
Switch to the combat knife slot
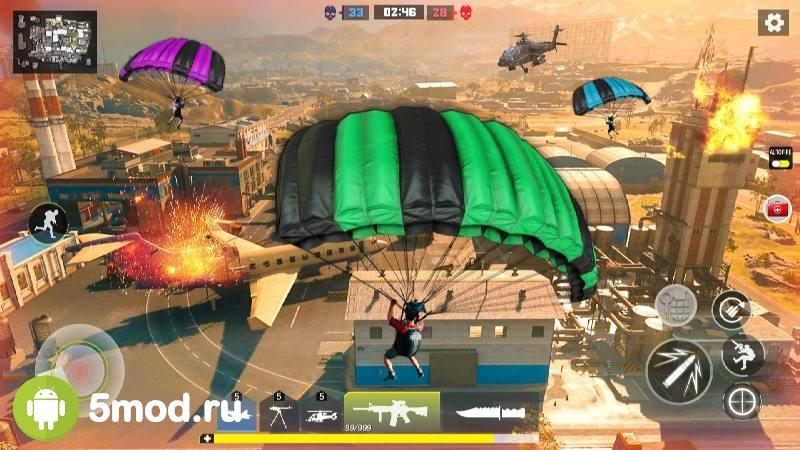[x=491, y=411]
